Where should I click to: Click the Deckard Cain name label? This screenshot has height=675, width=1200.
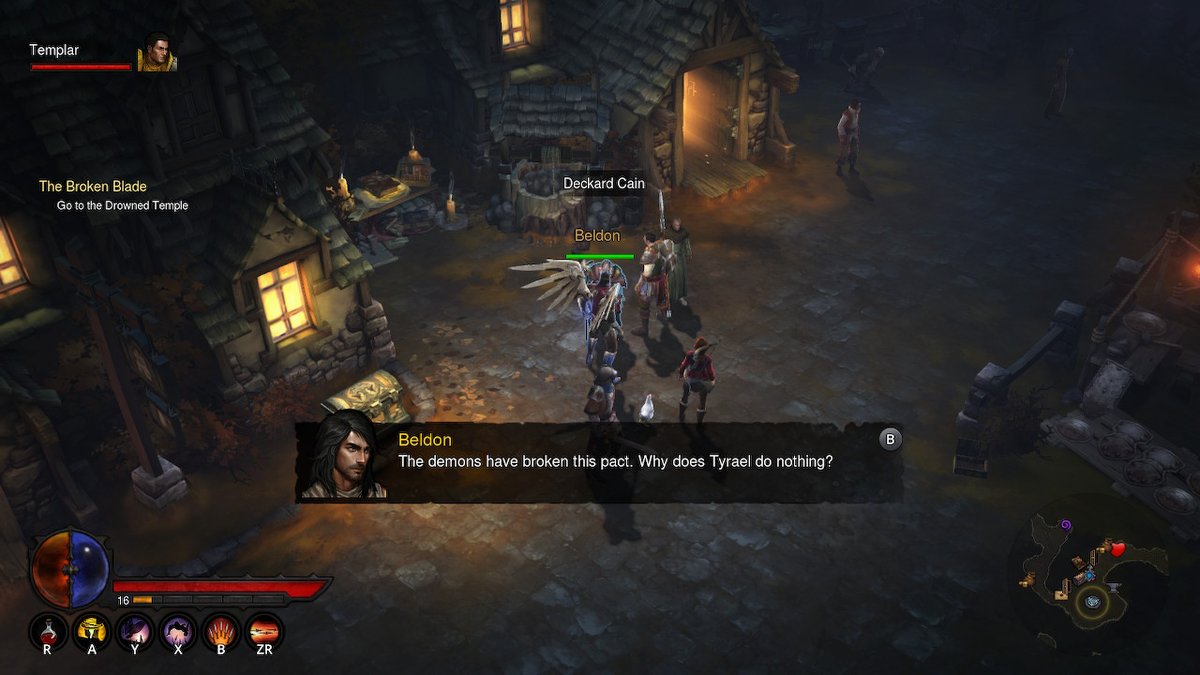coord(604,184)
